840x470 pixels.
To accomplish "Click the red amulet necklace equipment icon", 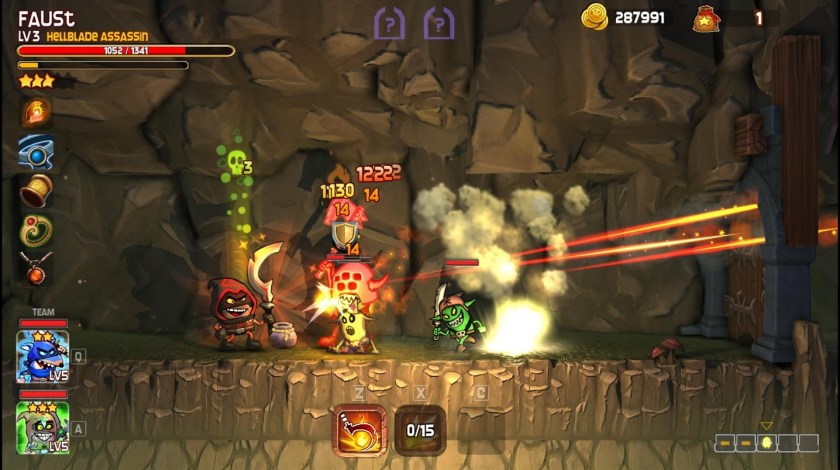I will [x=37, y=267].
